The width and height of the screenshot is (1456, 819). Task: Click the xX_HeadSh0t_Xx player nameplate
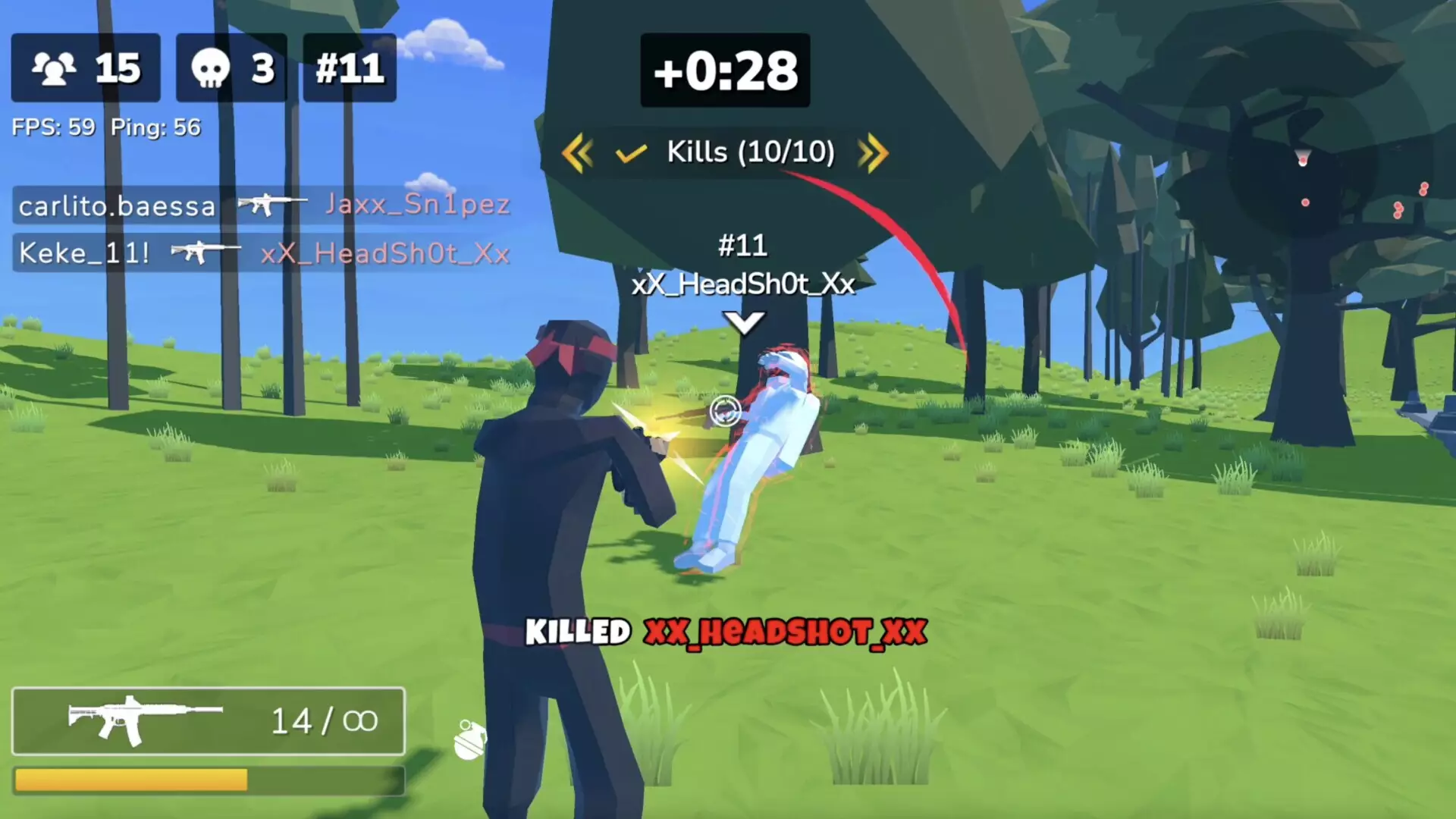744,284
